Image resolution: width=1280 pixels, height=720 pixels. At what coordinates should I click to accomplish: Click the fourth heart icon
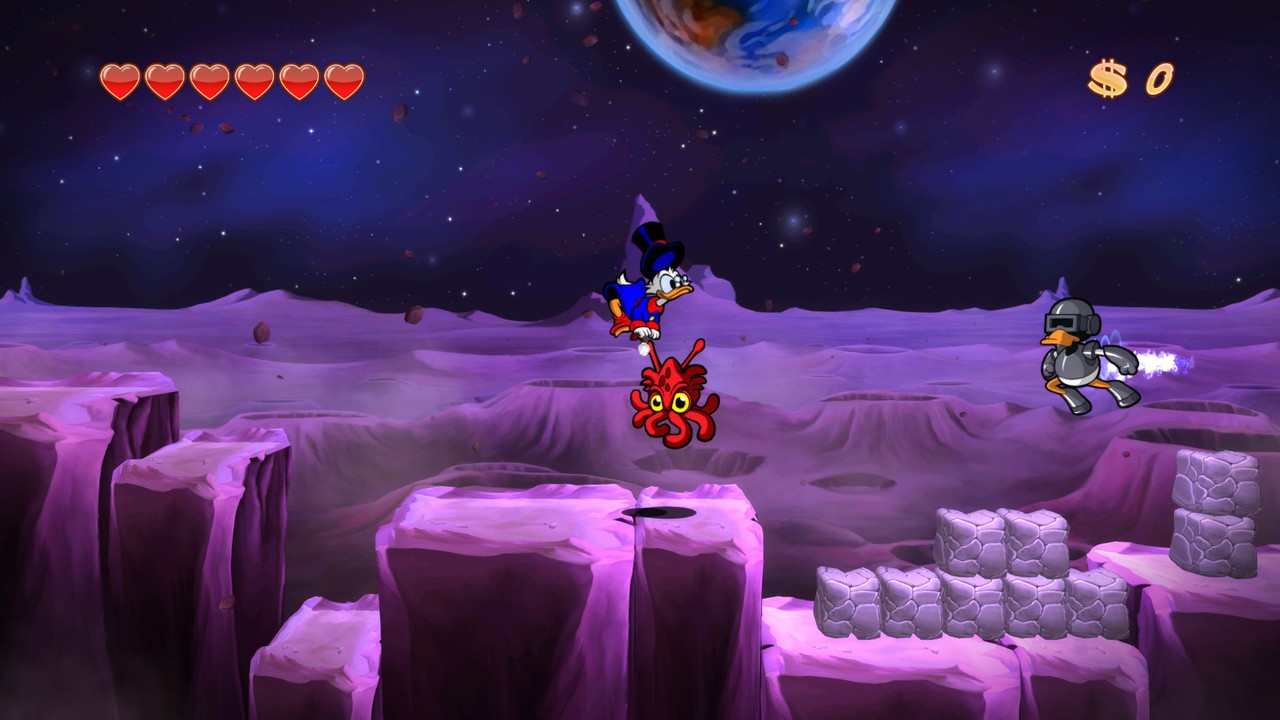(256, 77)
